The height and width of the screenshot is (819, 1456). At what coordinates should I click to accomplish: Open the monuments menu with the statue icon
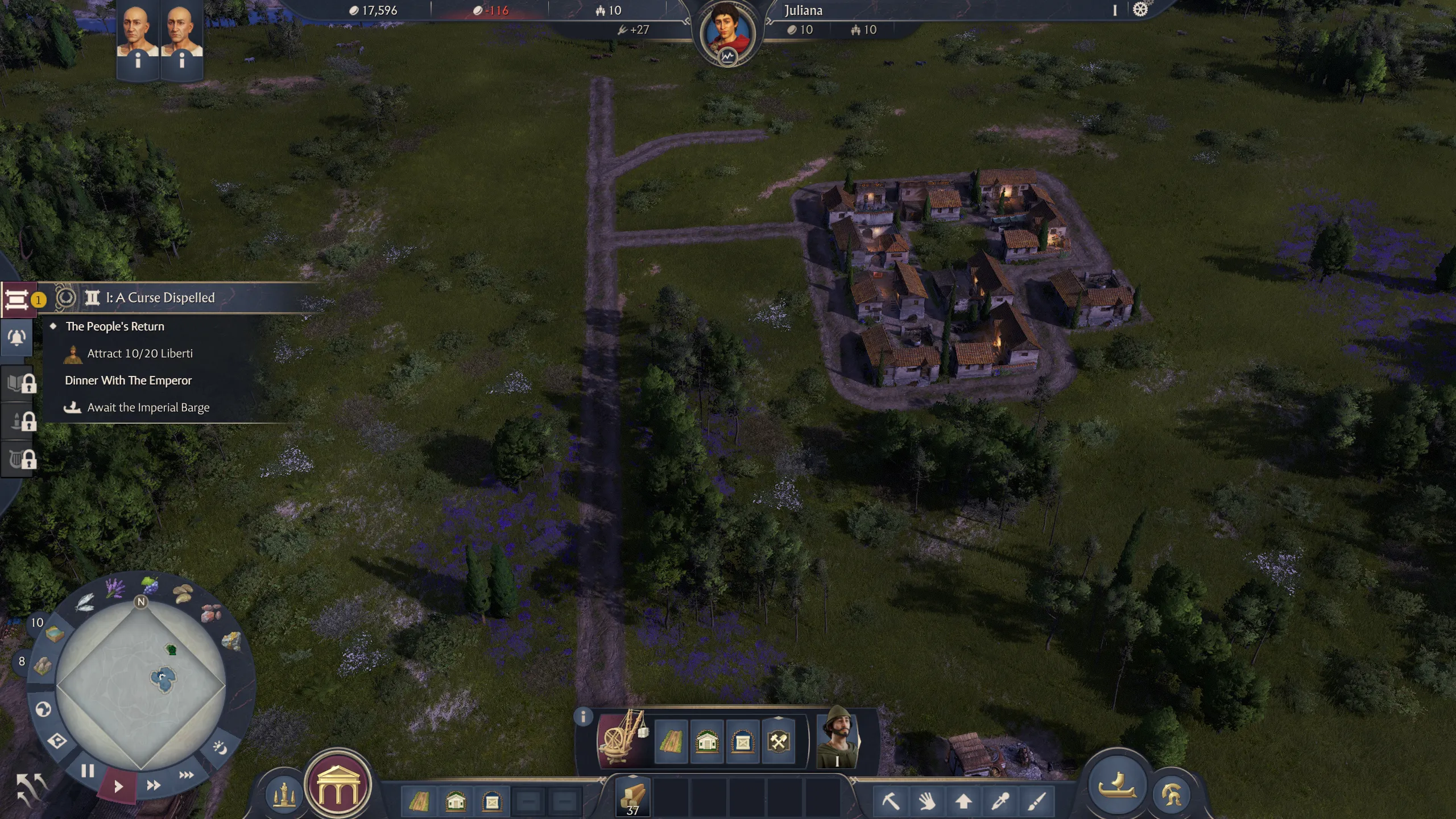click(x=284, y=792)
